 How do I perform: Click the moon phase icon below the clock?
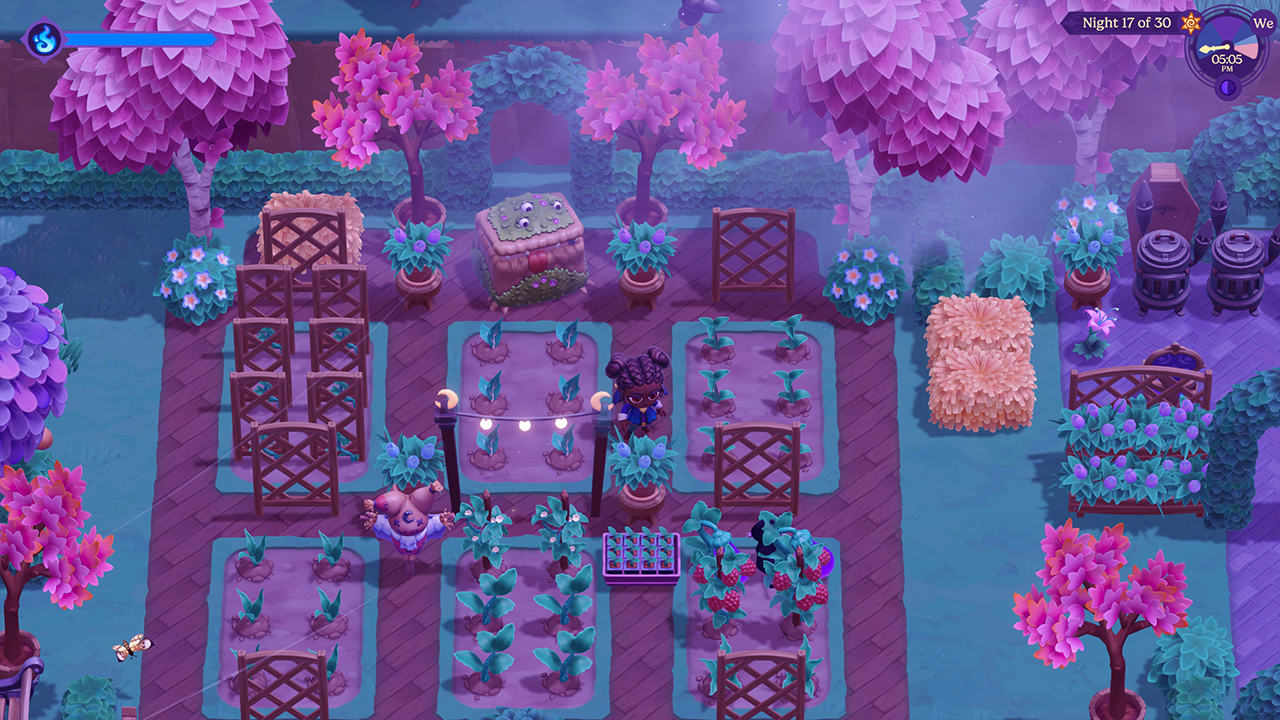tap(1228, 87)
